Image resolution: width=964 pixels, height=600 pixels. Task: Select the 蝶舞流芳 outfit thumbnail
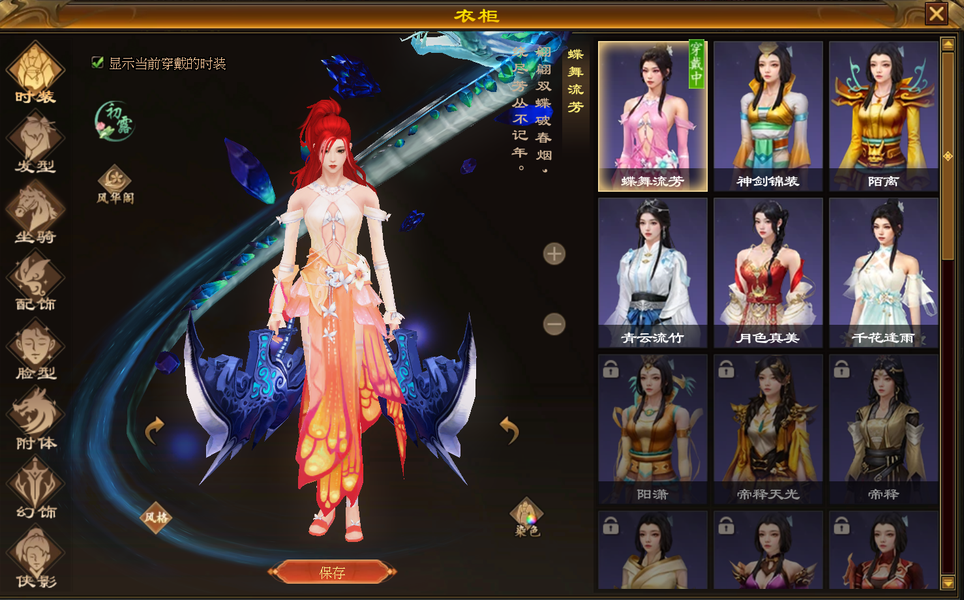point(653,116)
